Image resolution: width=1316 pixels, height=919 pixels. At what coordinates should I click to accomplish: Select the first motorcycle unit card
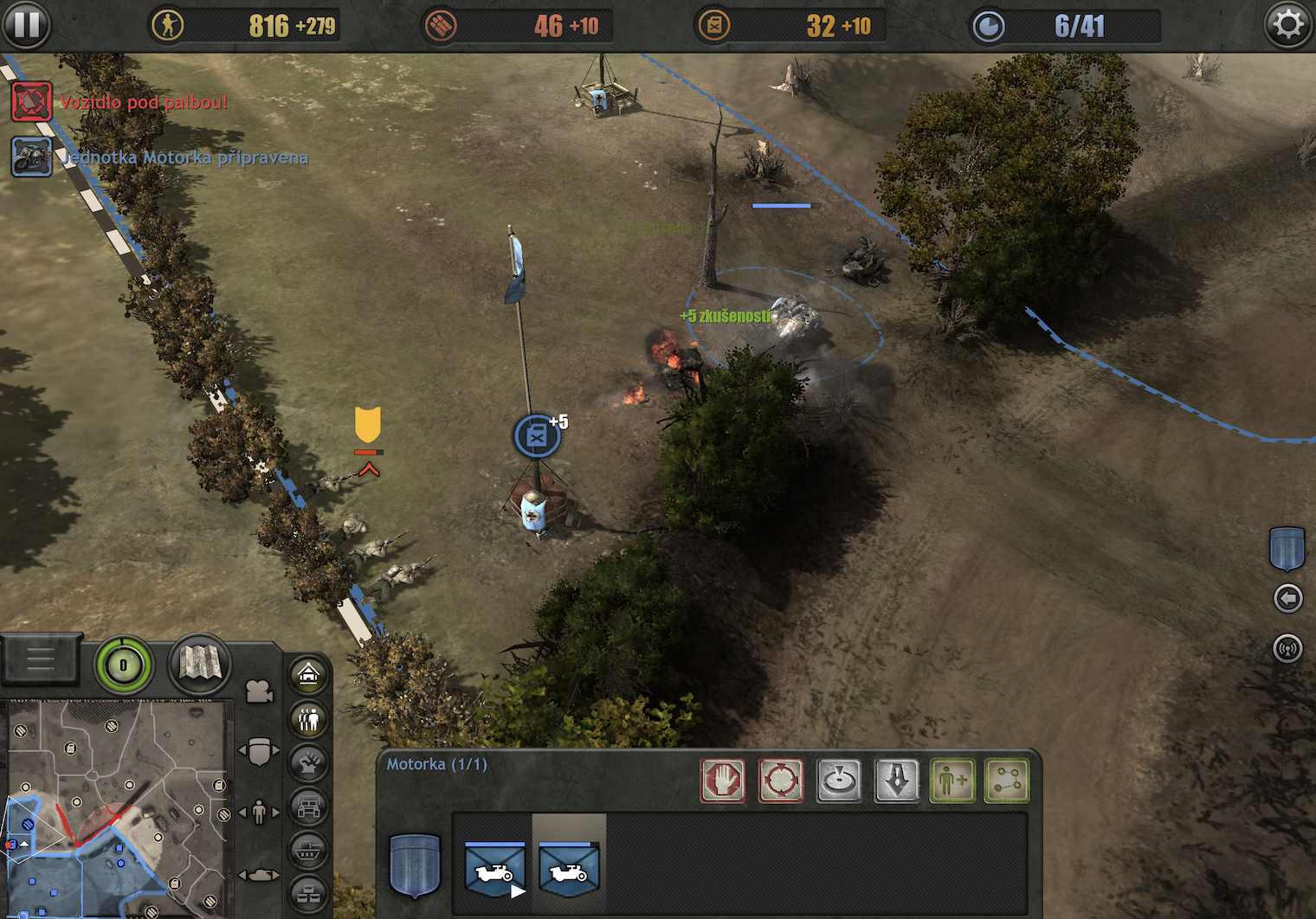pyautogui.click(x=494, y=869)
